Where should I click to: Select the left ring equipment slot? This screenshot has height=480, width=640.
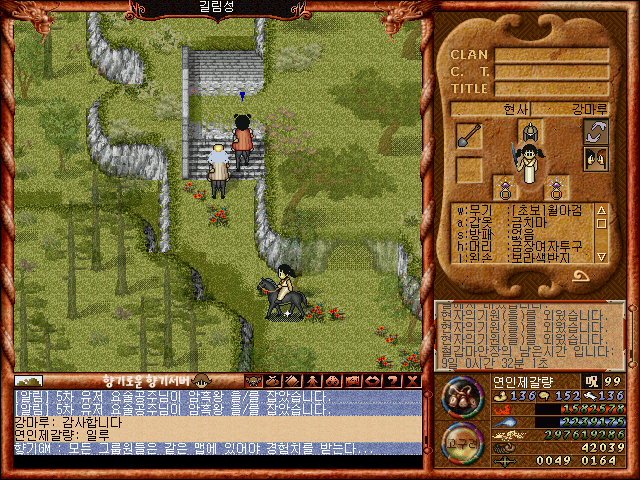click(x=505, y=187)
